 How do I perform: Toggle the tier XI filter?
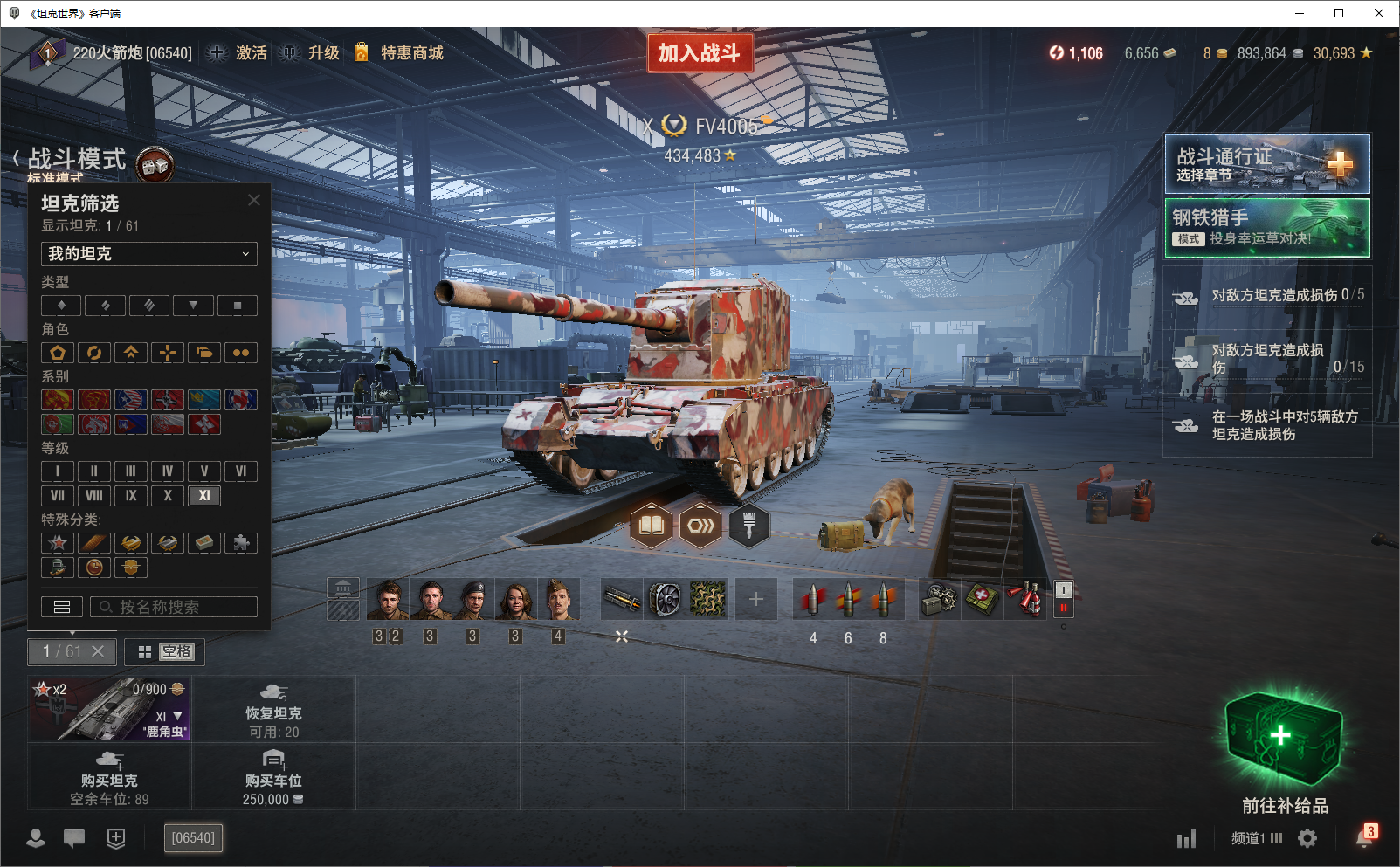pyautogui.click(x=204, y=496)
